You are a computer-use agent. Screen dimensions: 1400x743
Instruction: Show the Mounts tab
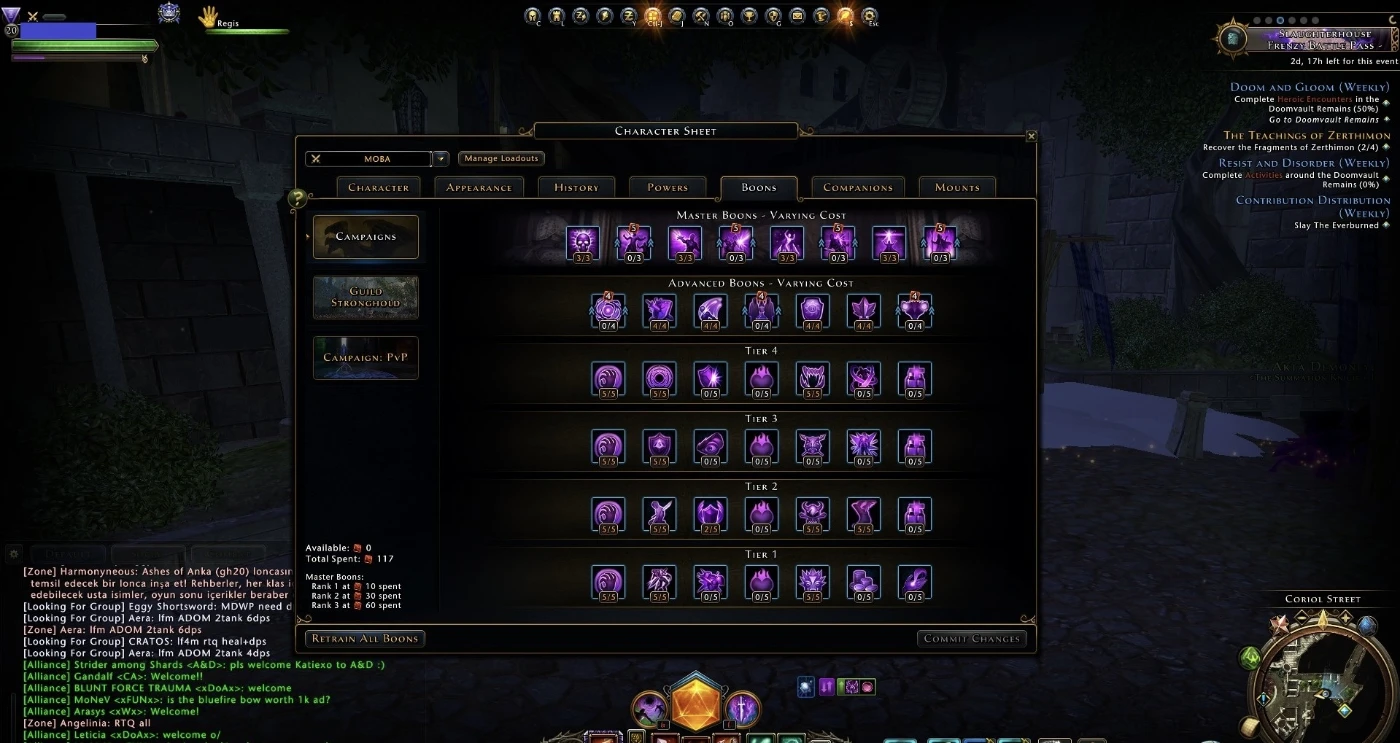click(x=957, y=187)
